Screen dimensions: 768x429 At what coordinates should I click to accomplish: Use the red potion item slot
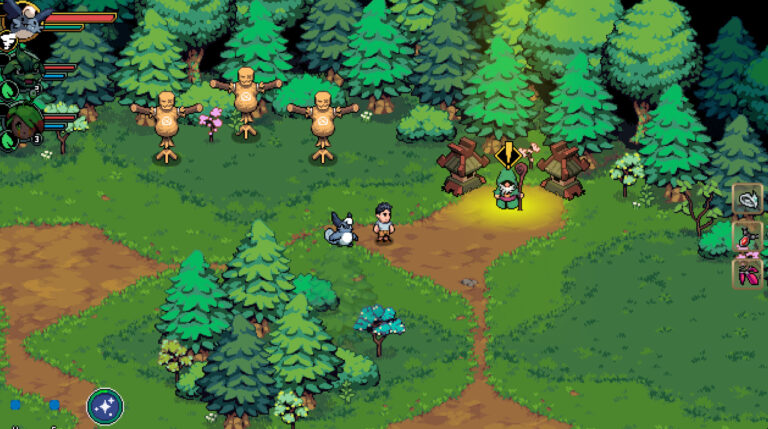[x=747, y=237]
